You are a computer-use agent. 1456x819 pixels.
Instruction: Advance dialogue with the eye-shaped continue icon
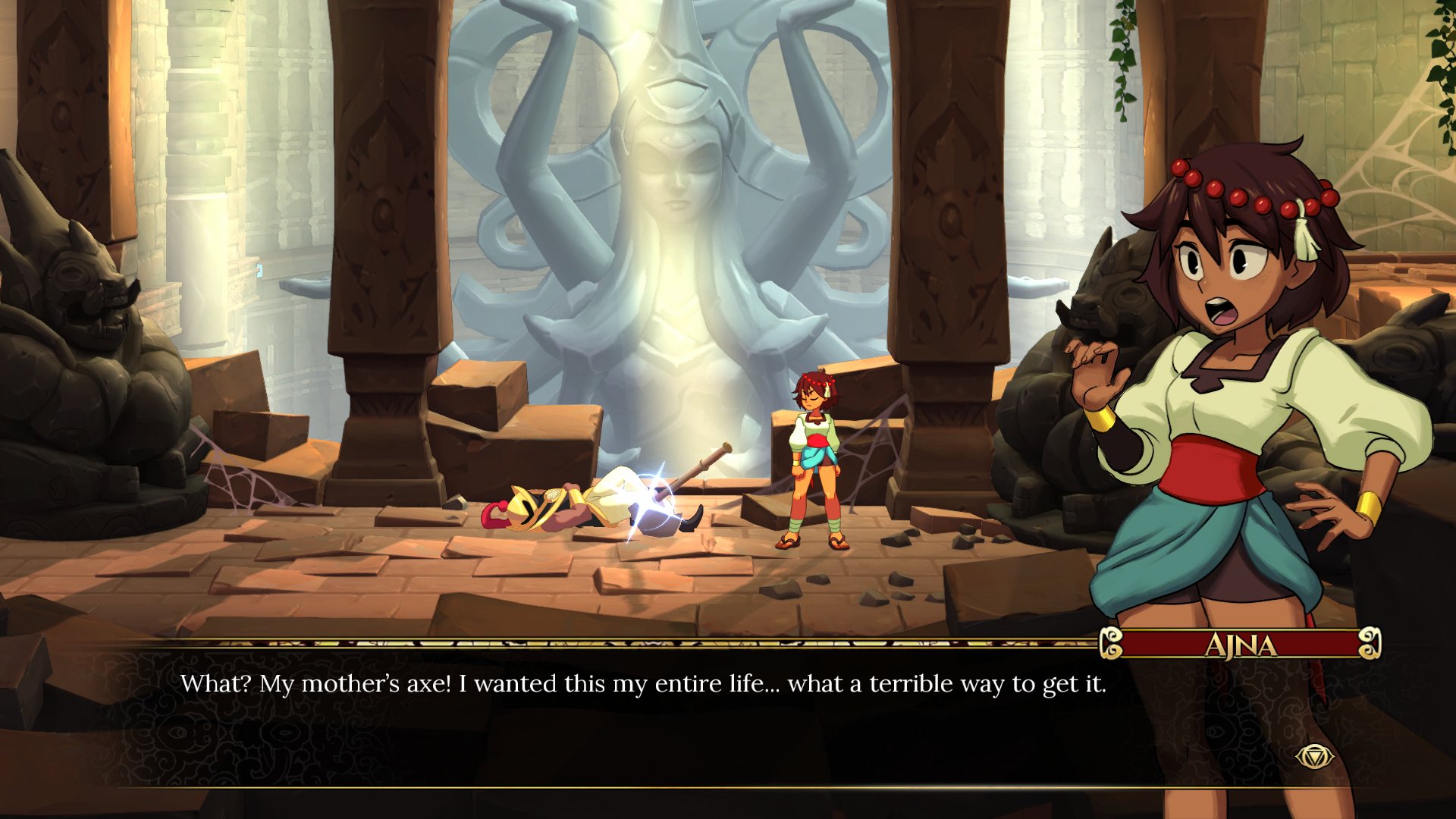(x=1313, y=756)
